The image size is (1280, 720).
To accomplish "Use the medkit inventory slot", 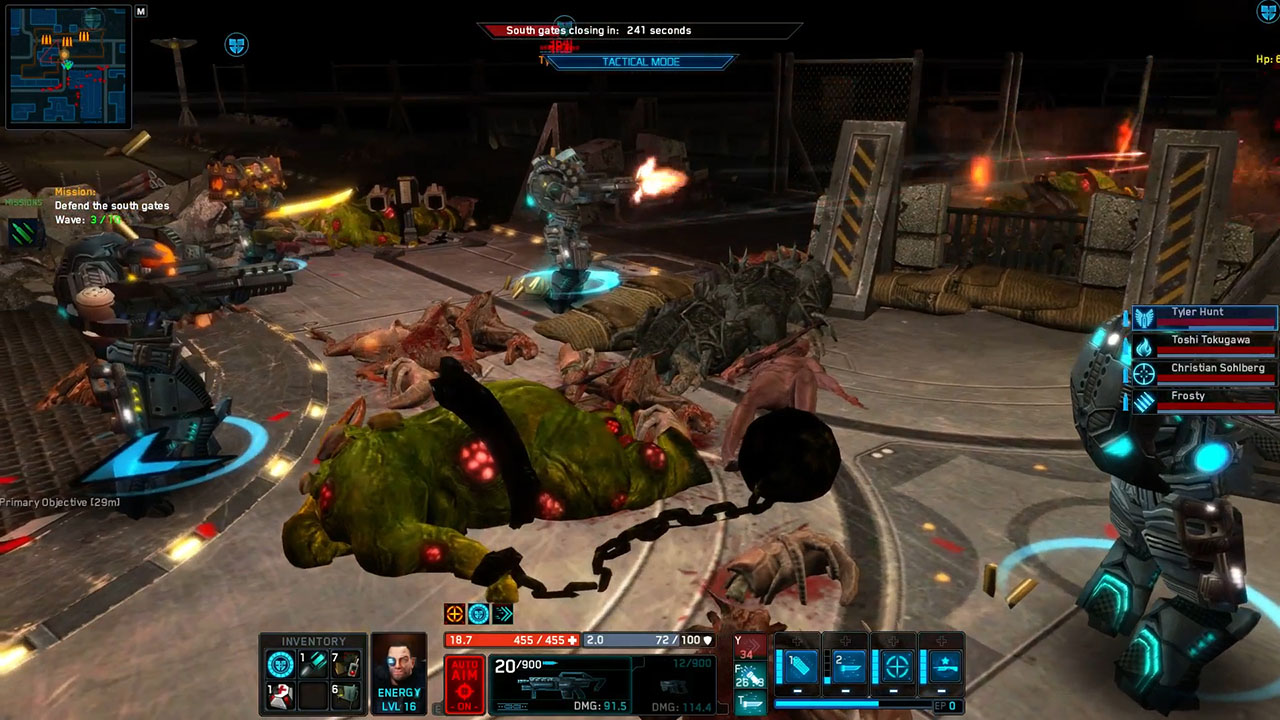I will pyautogui.click(x=282, y=695).
